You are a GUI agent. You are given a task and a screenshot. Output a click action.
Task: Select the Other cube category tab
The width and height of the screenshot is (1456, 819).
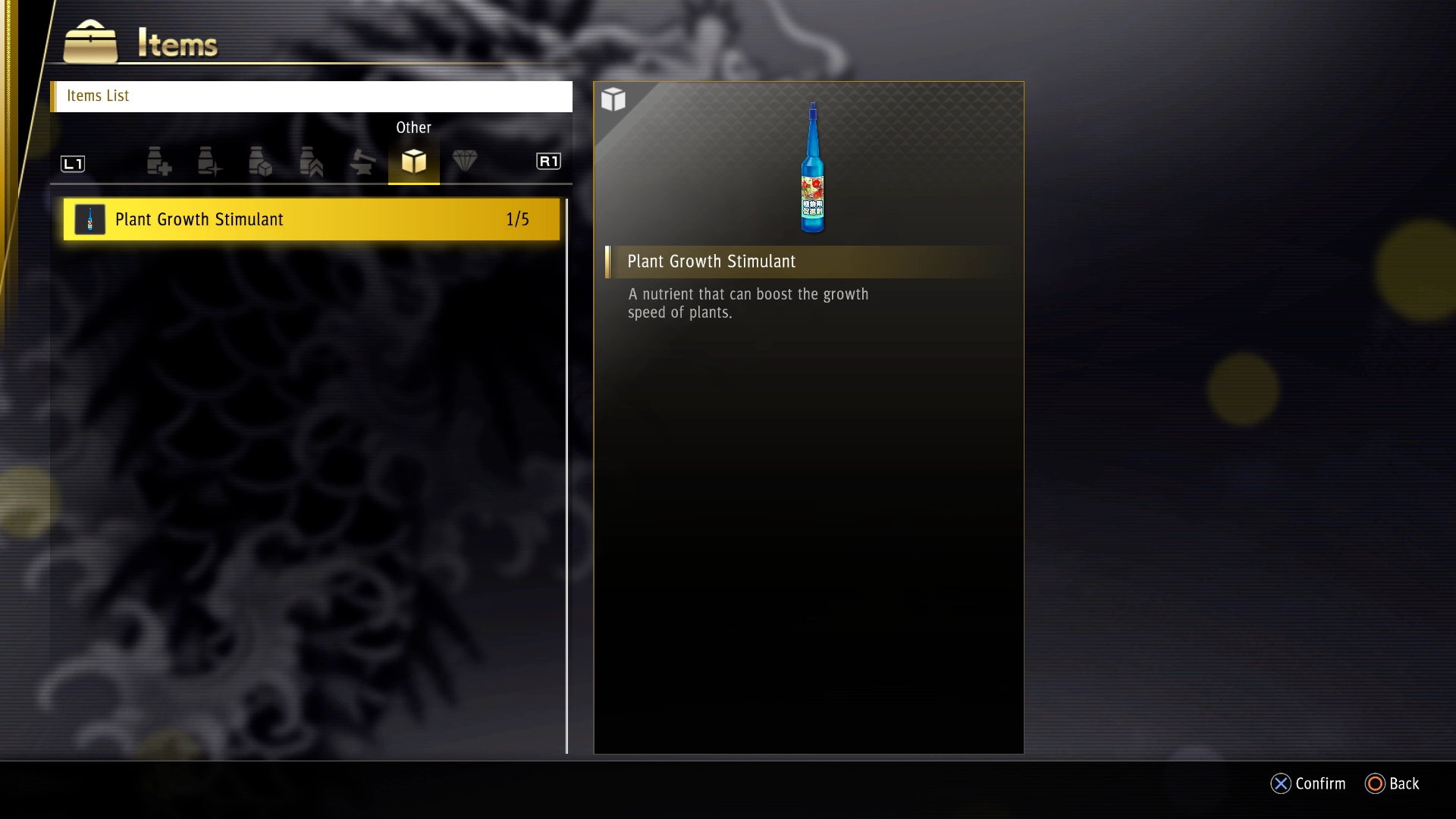[x=413, y=162]
